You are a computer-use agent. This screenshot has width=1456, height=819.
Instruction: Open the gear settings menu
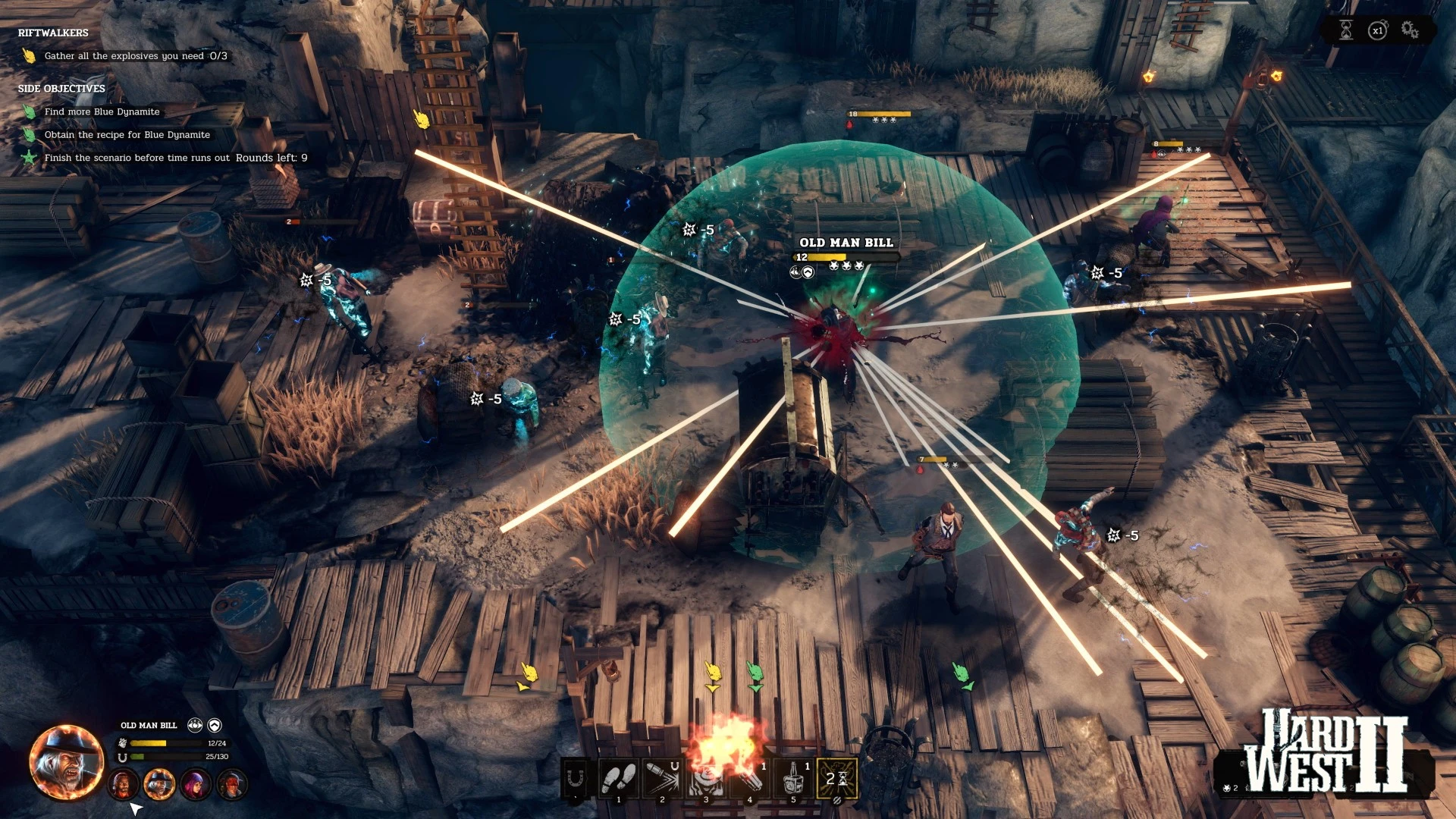click(1409, 30)
